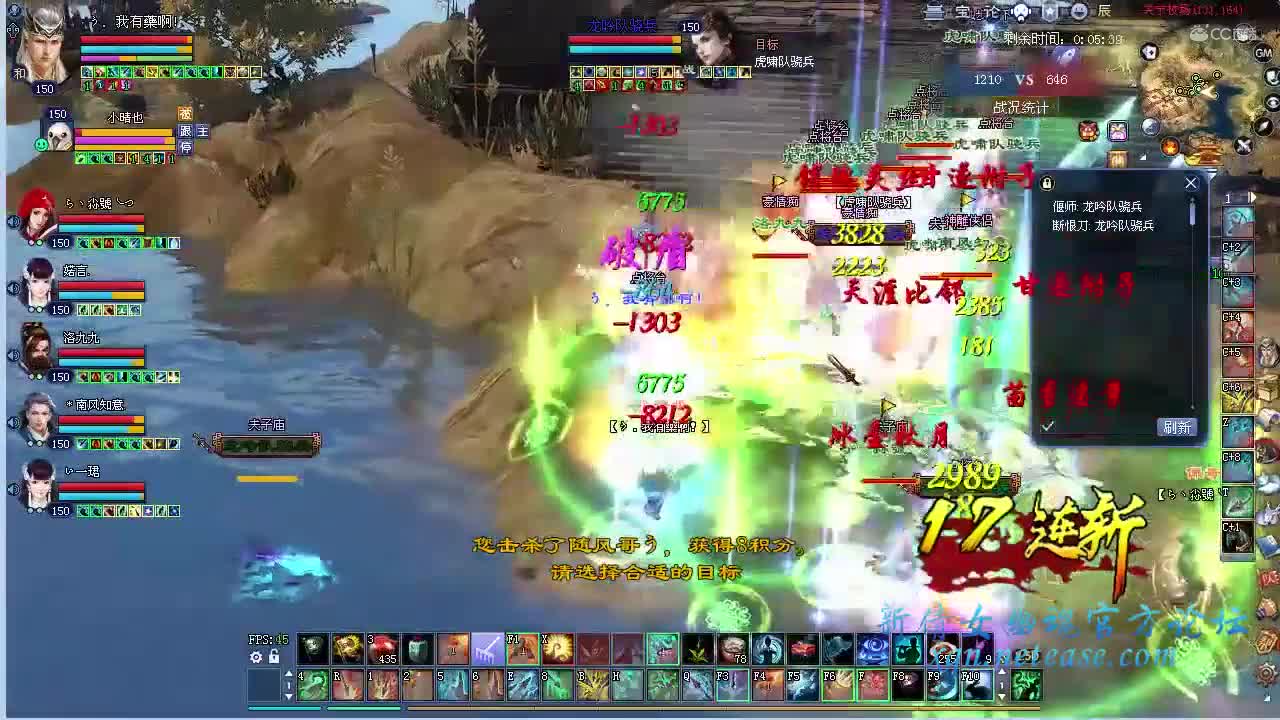Click the Q skill on the lower hotbar

(x=696, y=684)
